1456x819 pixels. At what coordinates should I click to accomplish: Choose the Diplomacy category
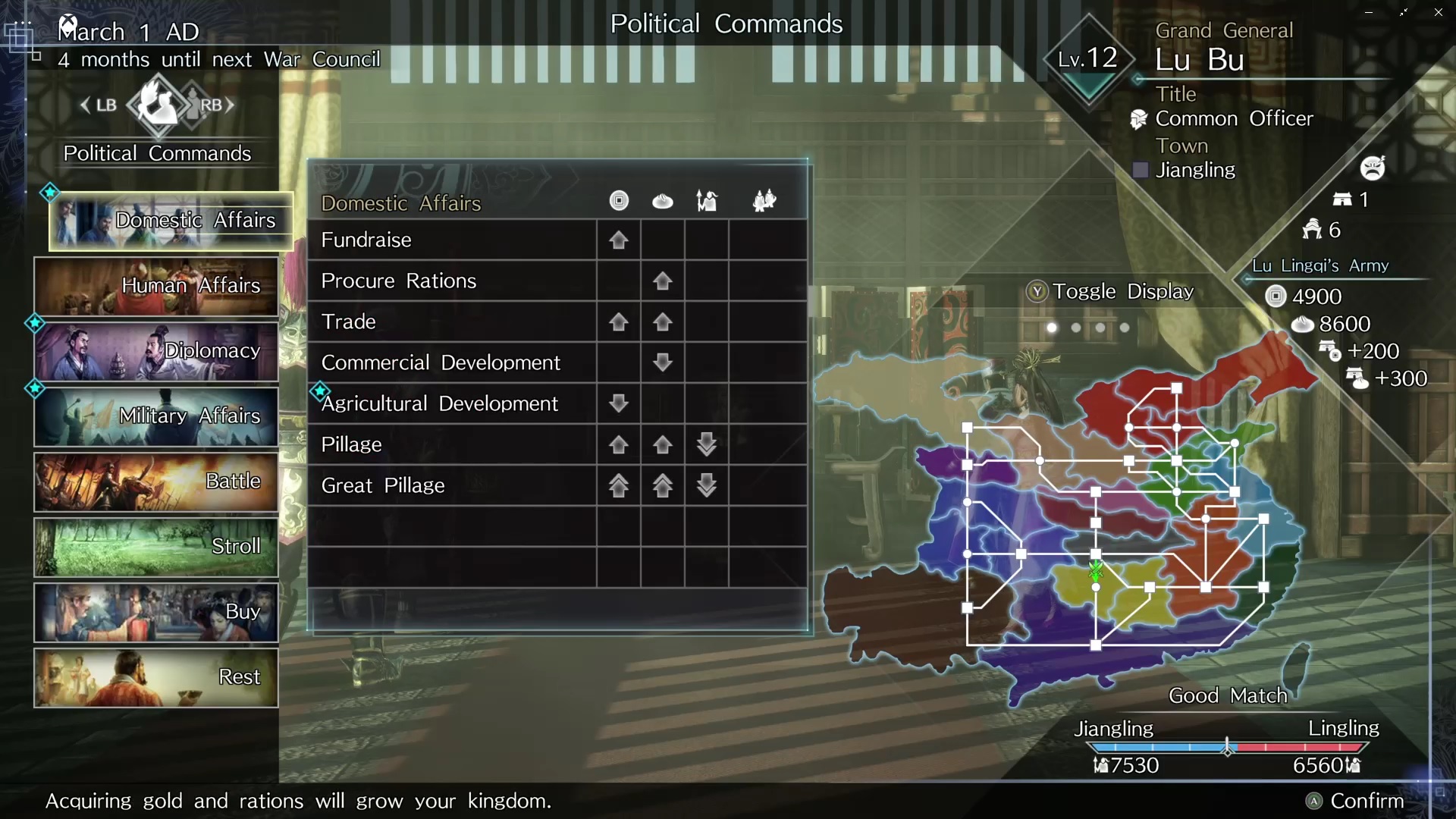156,351
